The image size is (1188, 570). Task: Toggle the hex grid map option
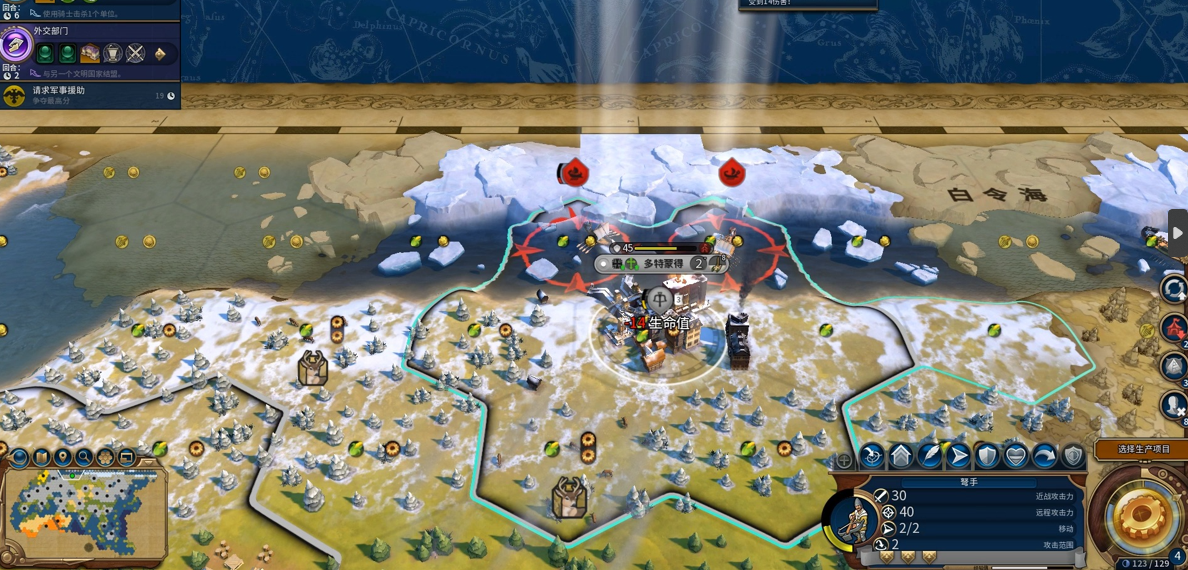(x=105, y=458)
